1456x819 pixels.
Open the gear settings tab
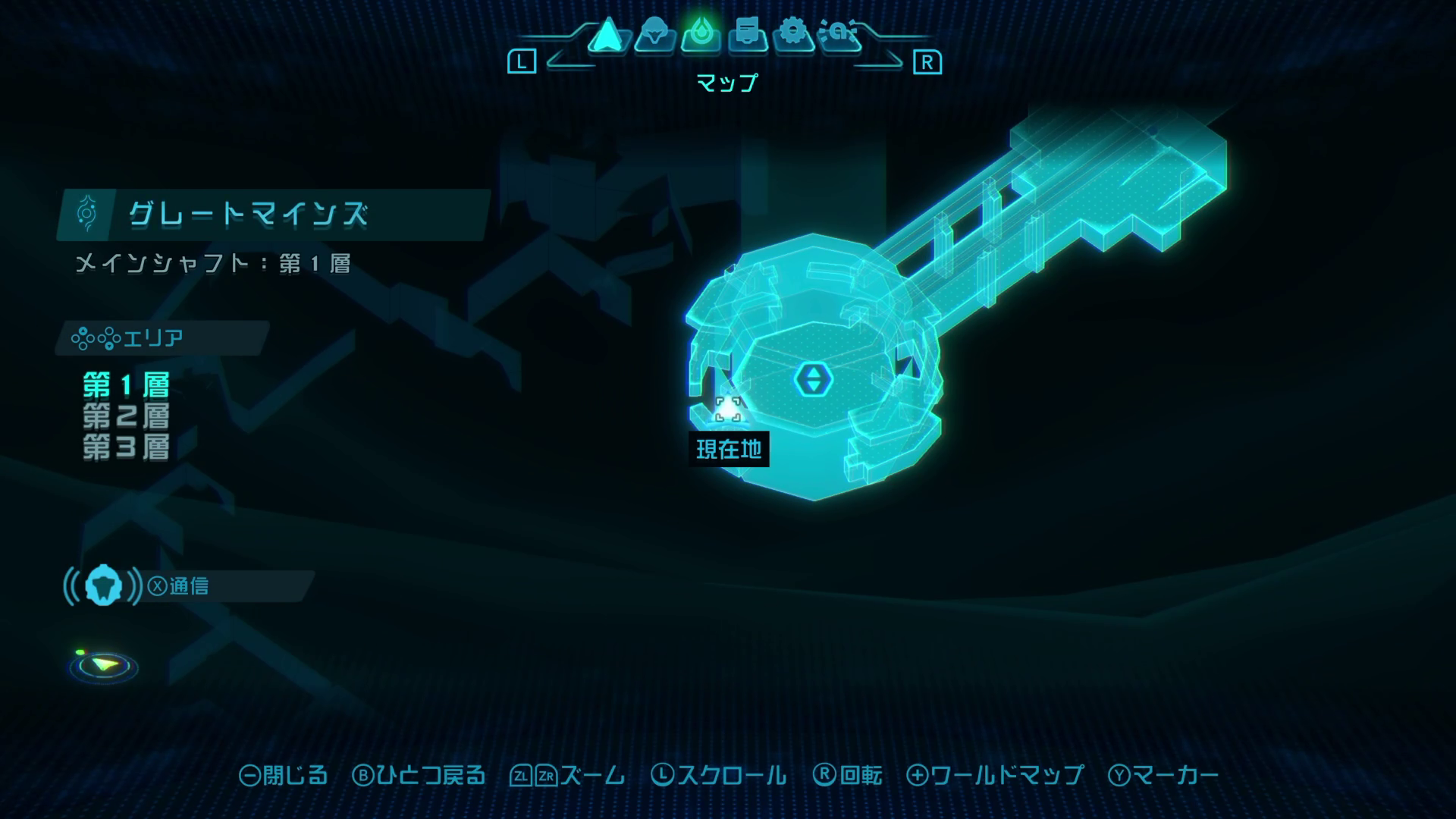point(794,35)
